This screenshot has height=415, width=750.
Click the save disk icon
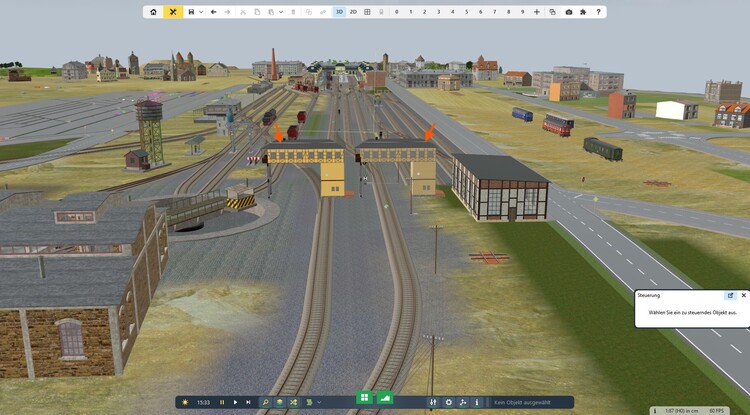coord(191,12)
